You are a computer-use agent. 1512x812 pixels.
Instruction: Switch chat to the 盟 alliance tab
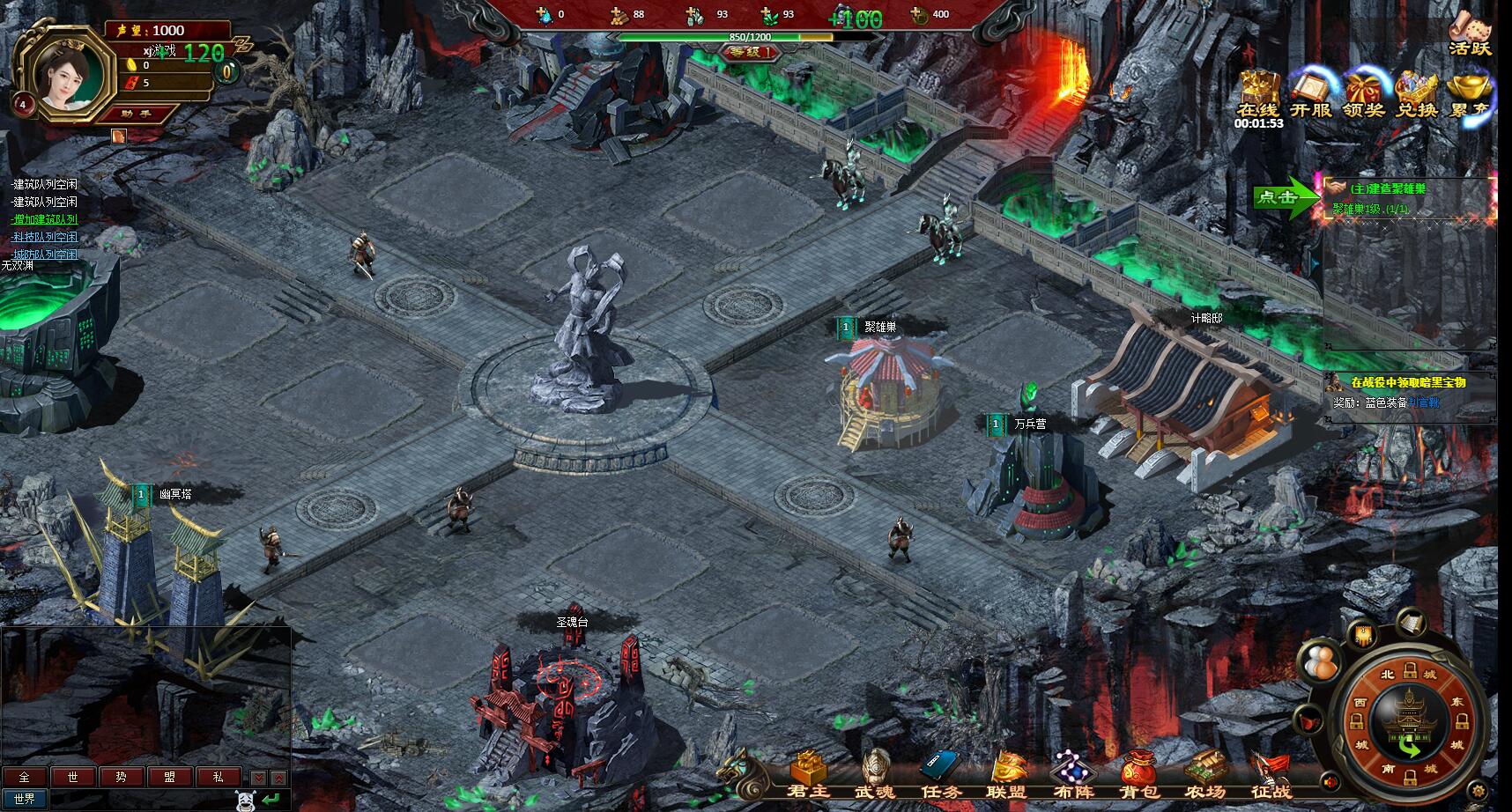coord(167,777)
